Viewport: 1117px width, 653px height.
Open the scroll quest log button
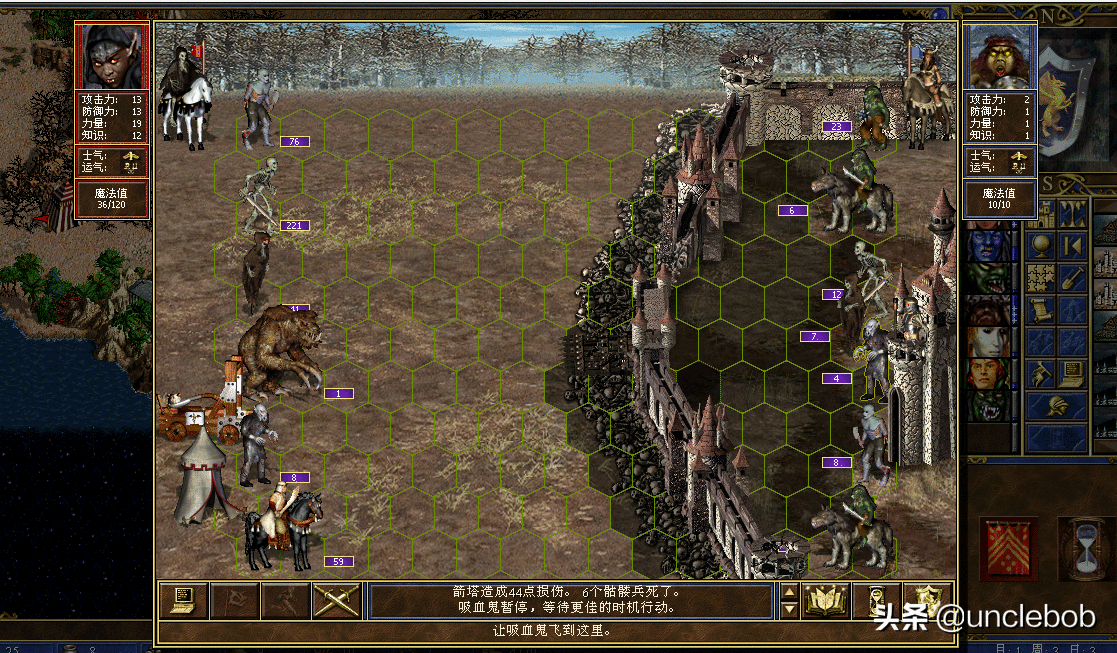coord(1041,310)
